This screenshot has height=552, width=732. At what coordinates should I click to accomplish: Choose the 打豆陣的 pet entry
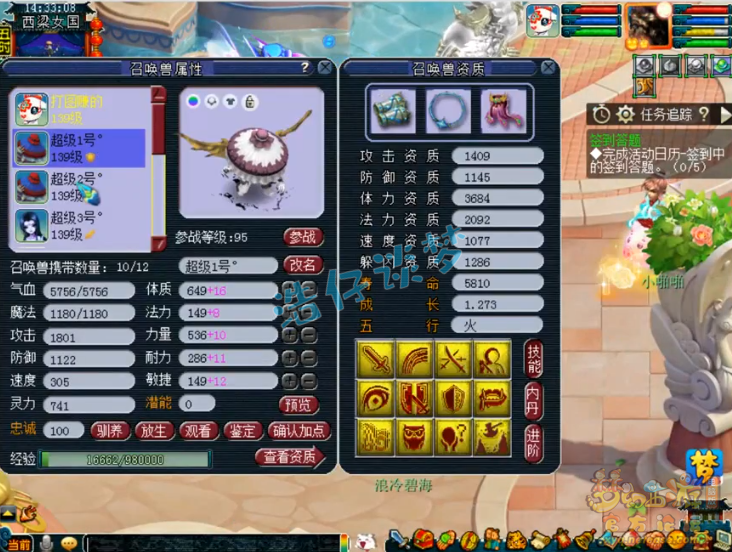tap(79, 108)
